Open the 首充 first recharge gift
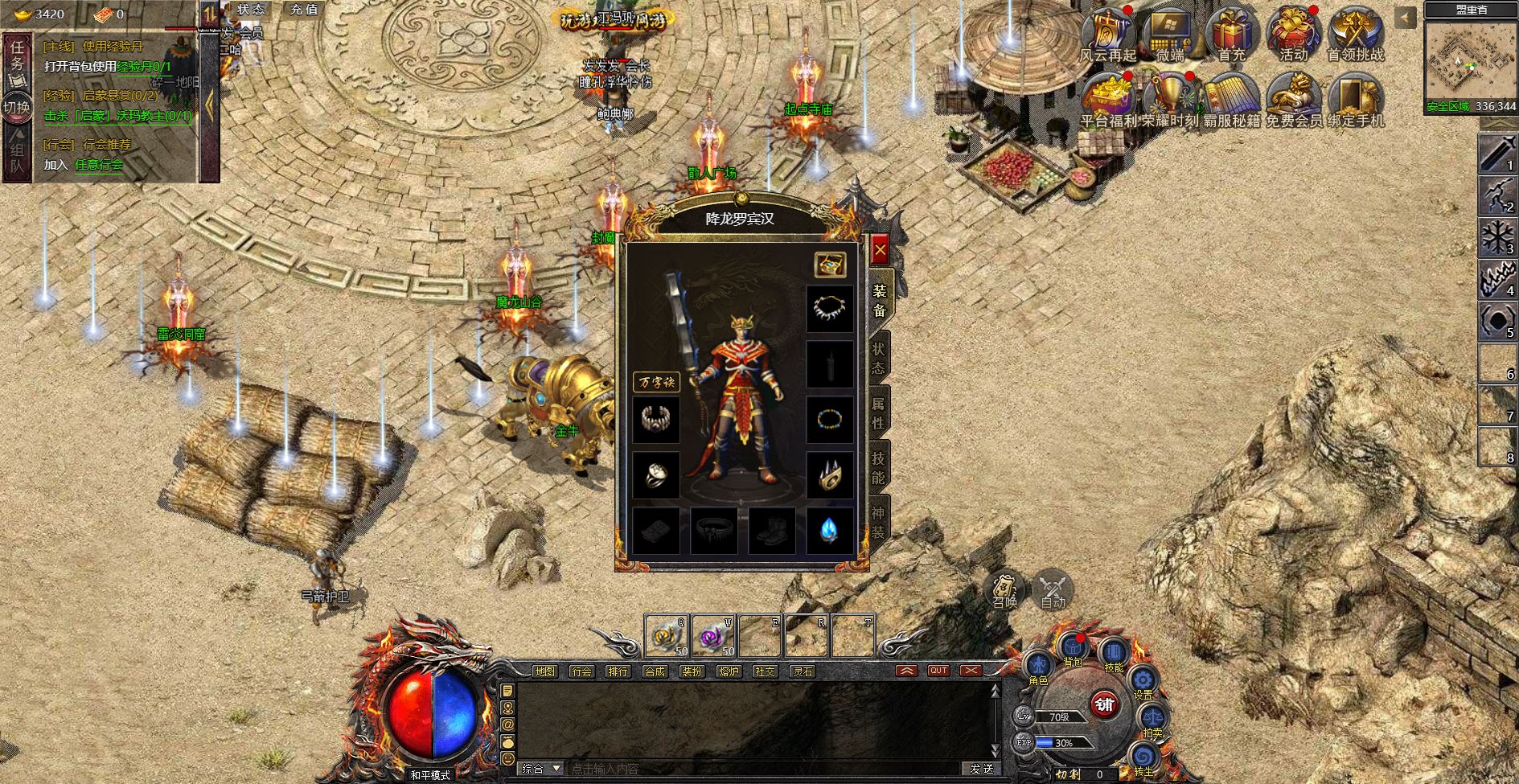The width and height of the screenshot is (1519, 784). click(x=1231, y=36)
